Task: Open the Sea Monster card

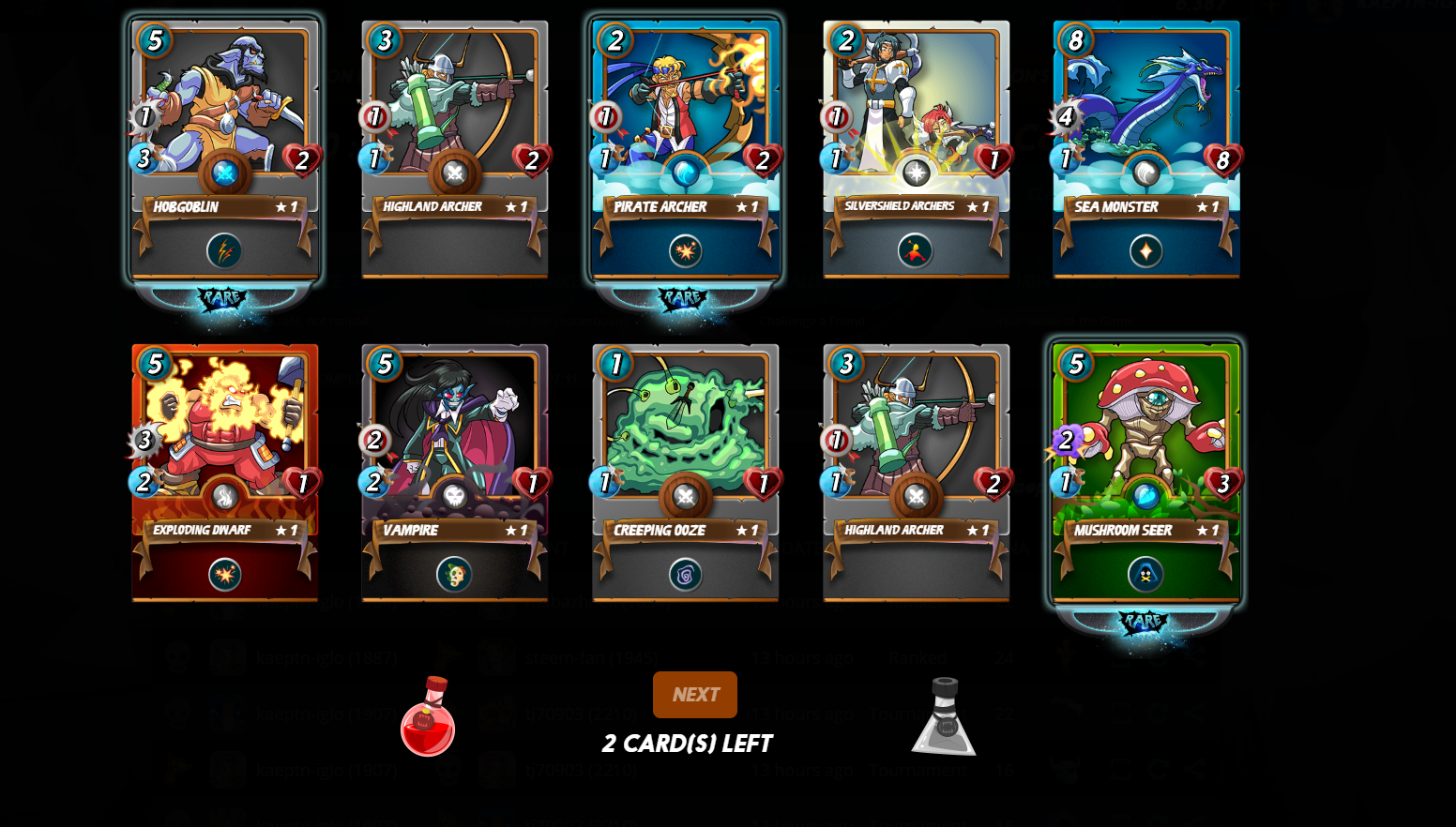Action: tap(1145, 150)
